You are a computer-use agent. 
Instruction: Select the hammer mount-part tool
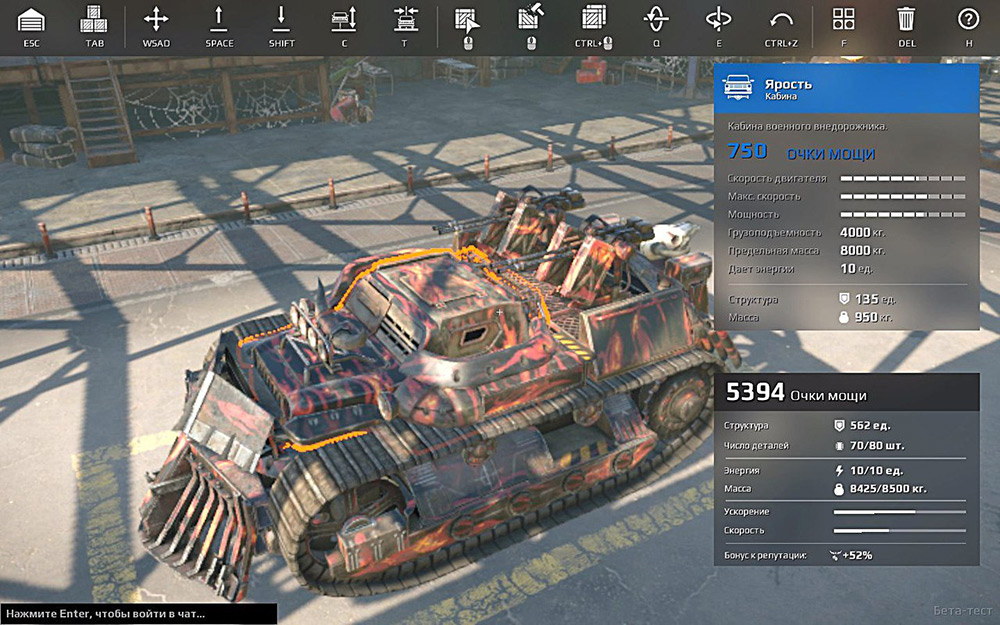point(530,19)
